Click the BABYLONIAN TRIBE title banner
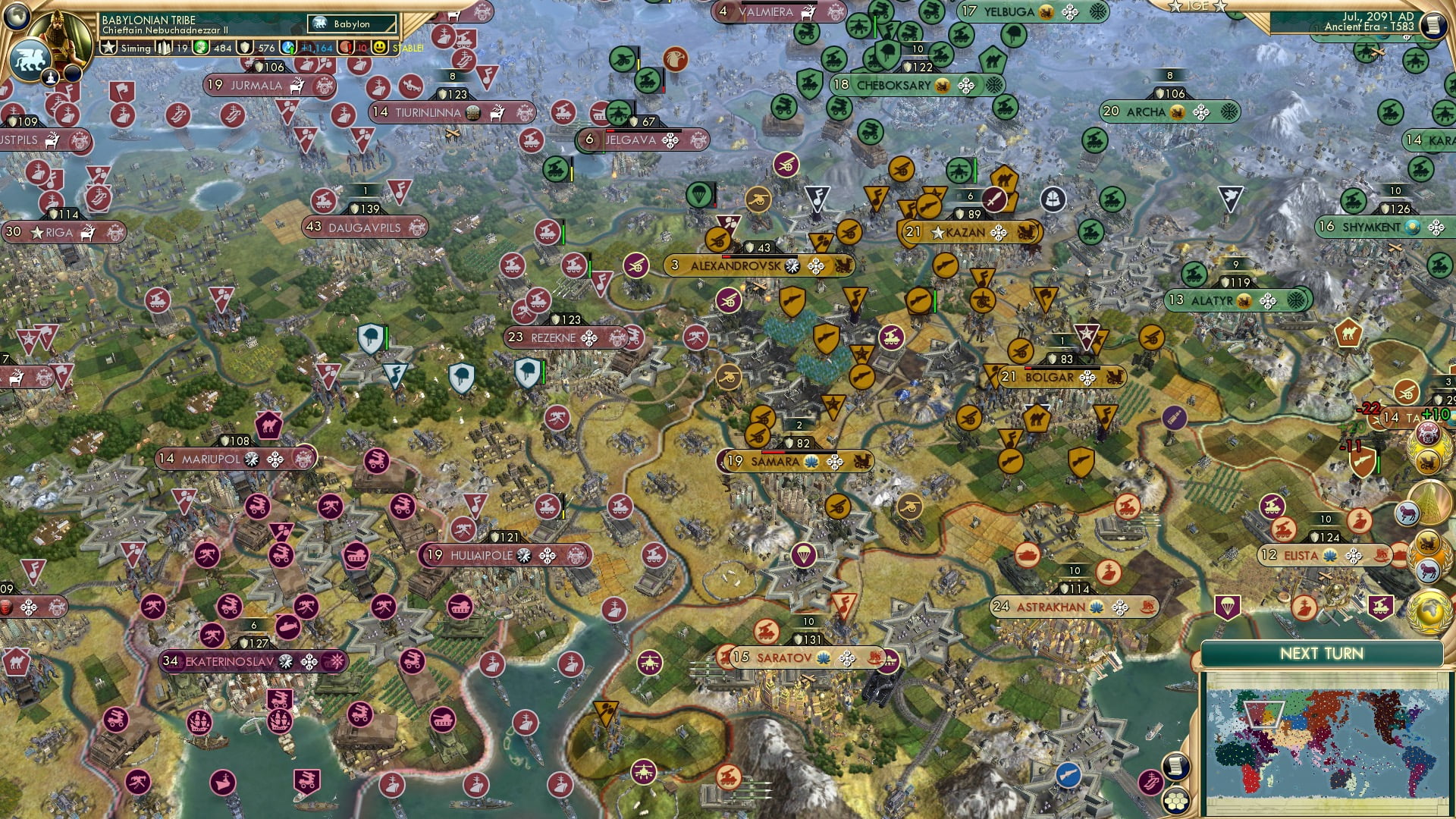The width and height of the screenshot is (1456, 819). click(x=149, y=20)
